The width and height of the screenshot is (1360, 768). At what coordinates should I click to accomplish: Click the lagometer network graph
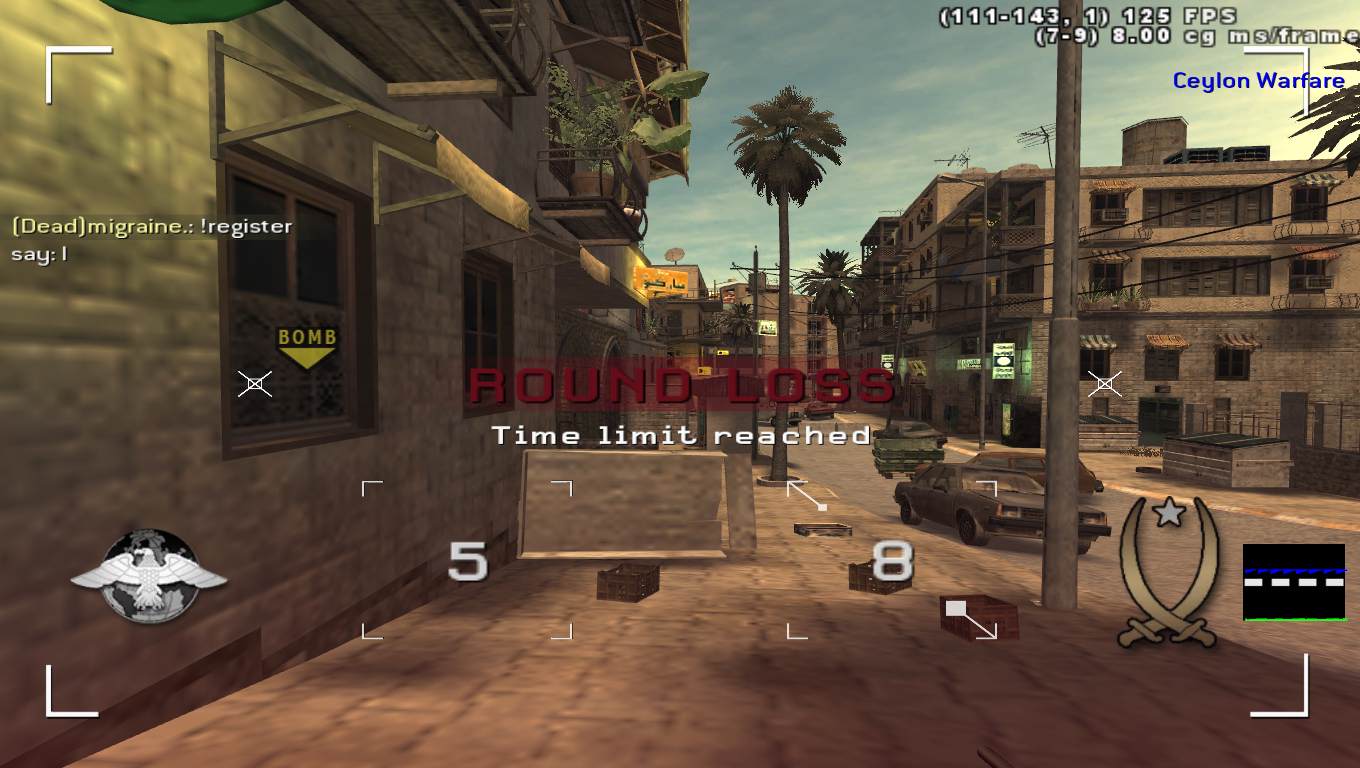click(x=1293, y=582)
